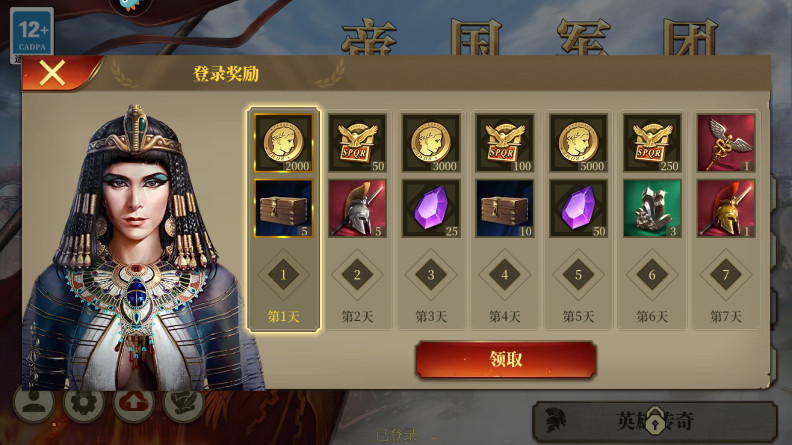Select the 100 SPQR banner reward
This screenshot has height=445, width=792.
click(505, 143)
